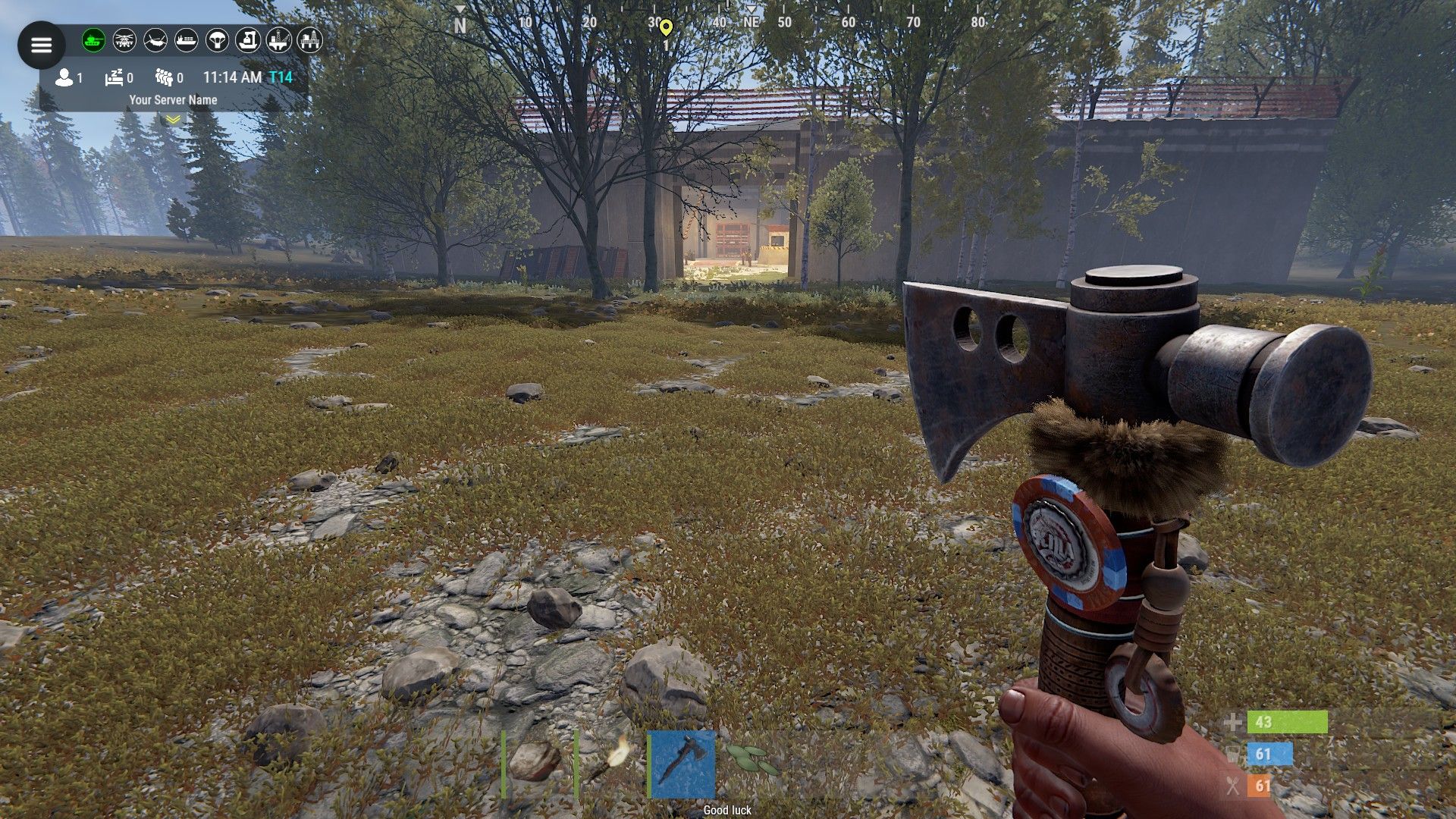Select the cargo ship event icon

click(187, 40)
